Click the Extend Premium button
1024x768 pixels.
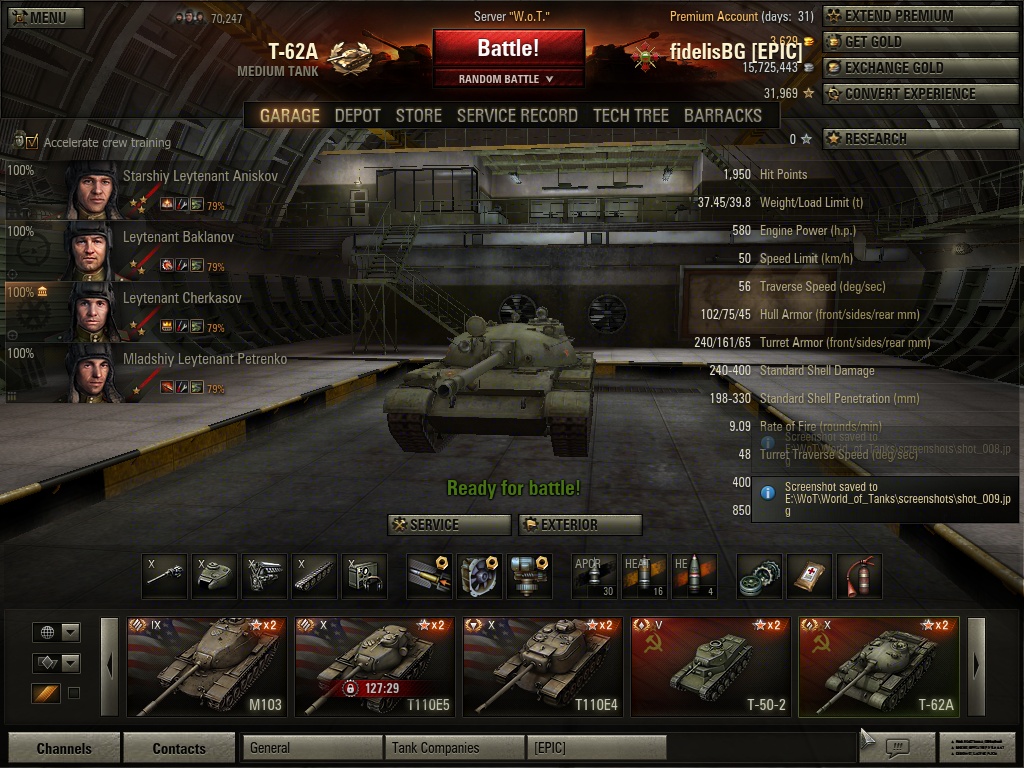click(921, 16)
